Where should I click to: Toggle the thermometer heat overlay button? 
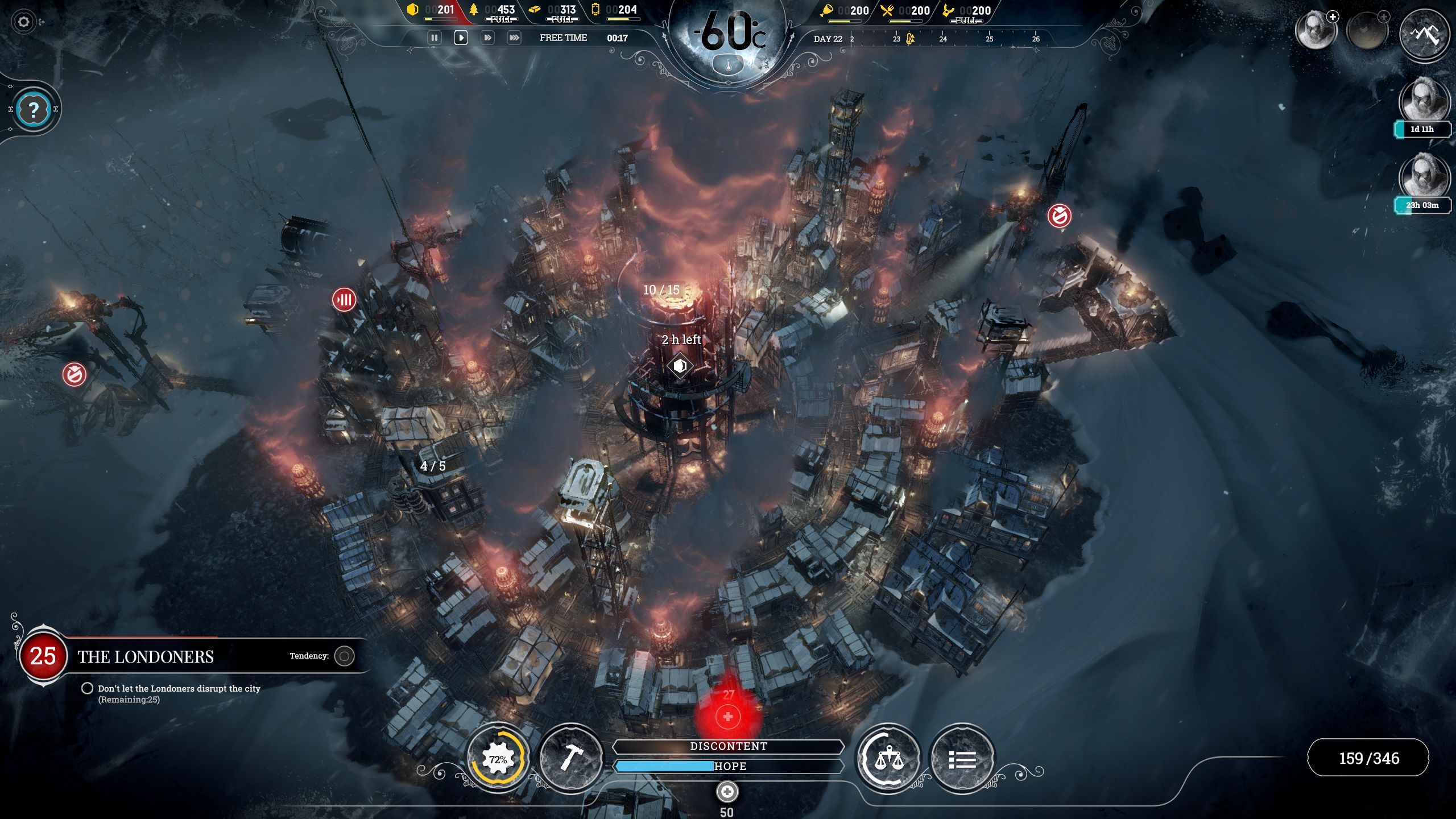(x=730, y=66)
